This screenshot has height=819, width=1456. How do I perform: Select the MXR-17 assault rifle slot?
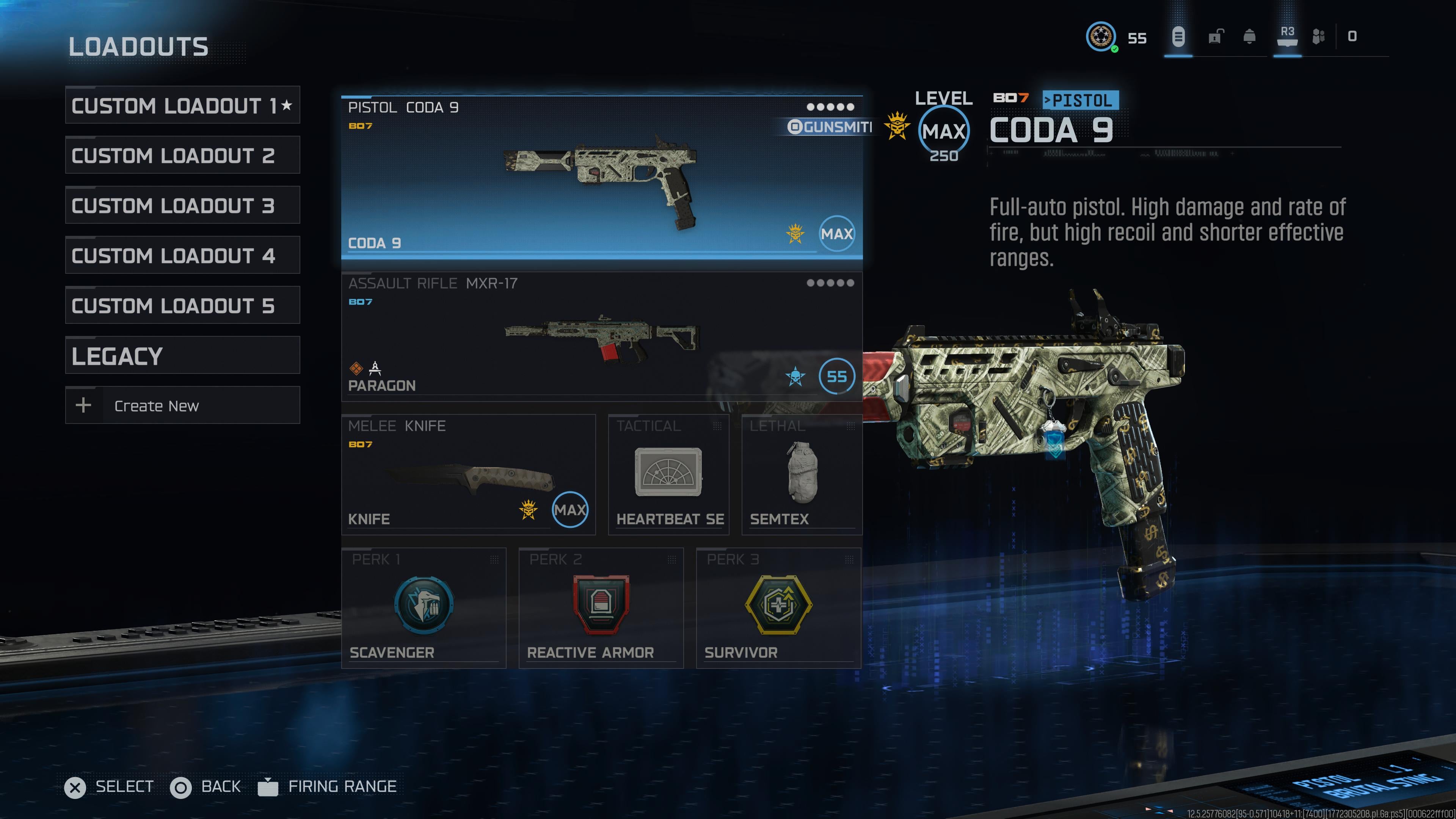601,337
